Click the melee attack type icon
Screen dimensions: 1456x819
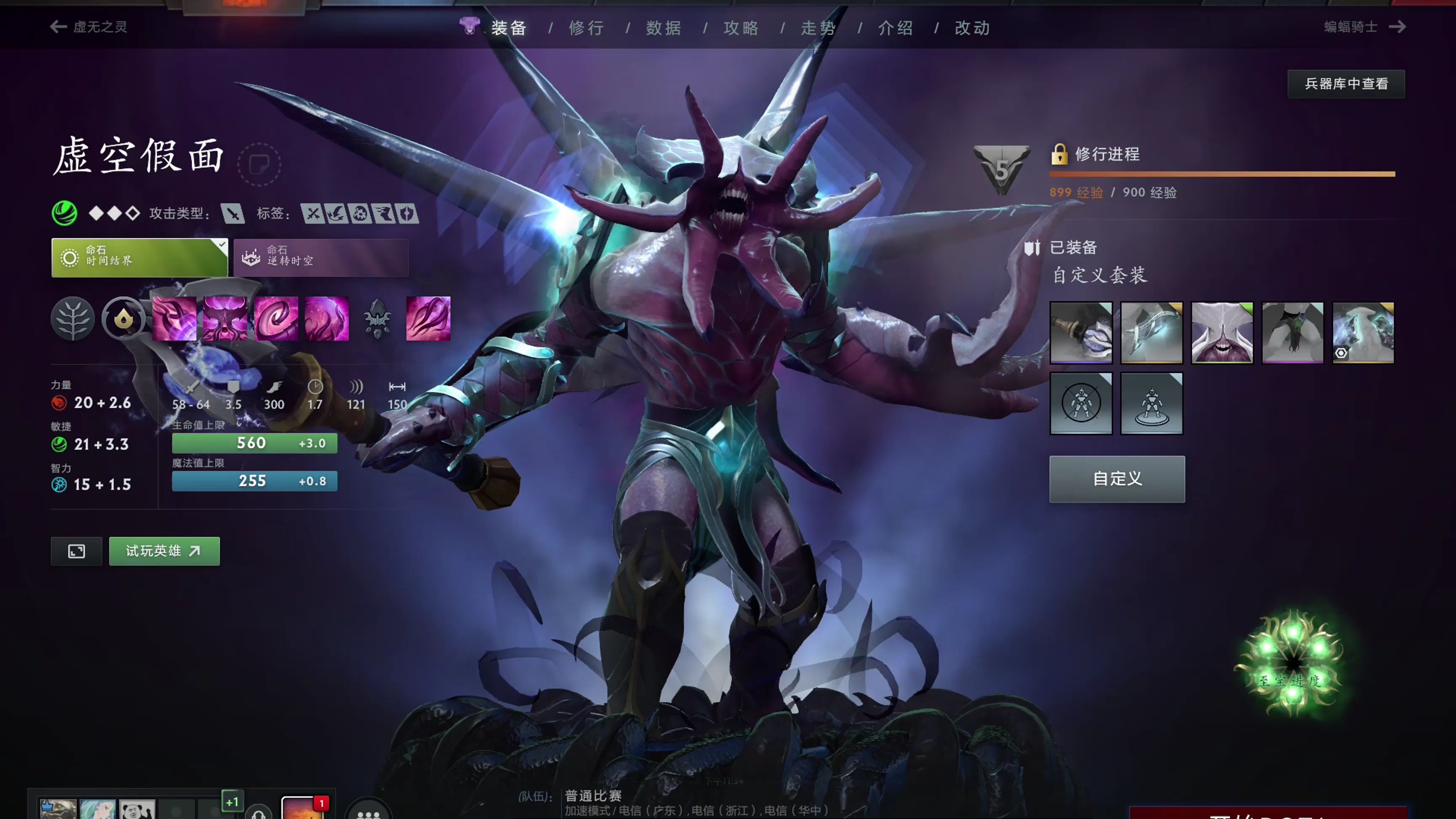[x=233, y=214]
